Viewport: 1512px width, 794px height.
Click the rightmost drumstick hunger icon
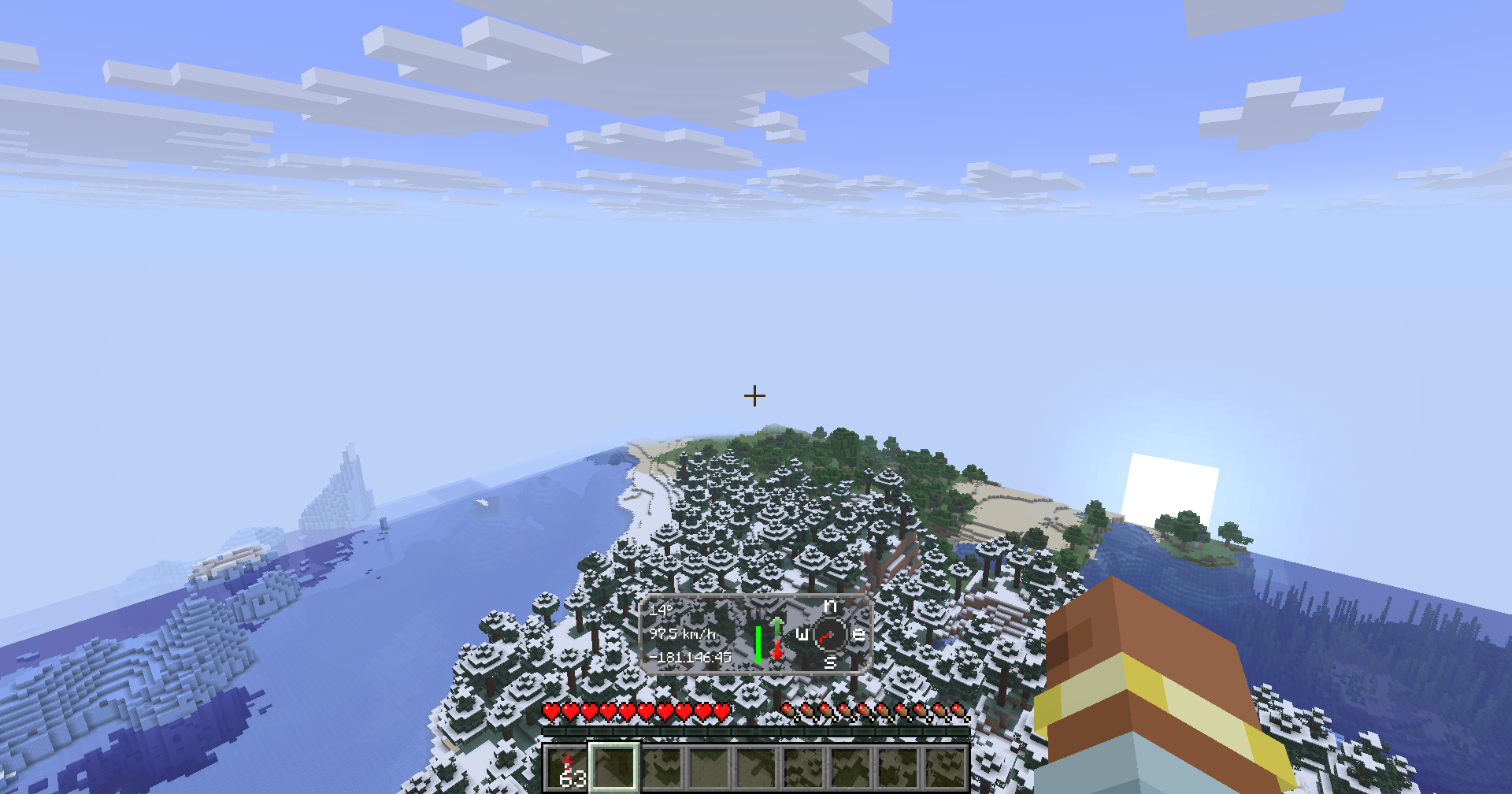pyautogui.click(x=961, y=711)
